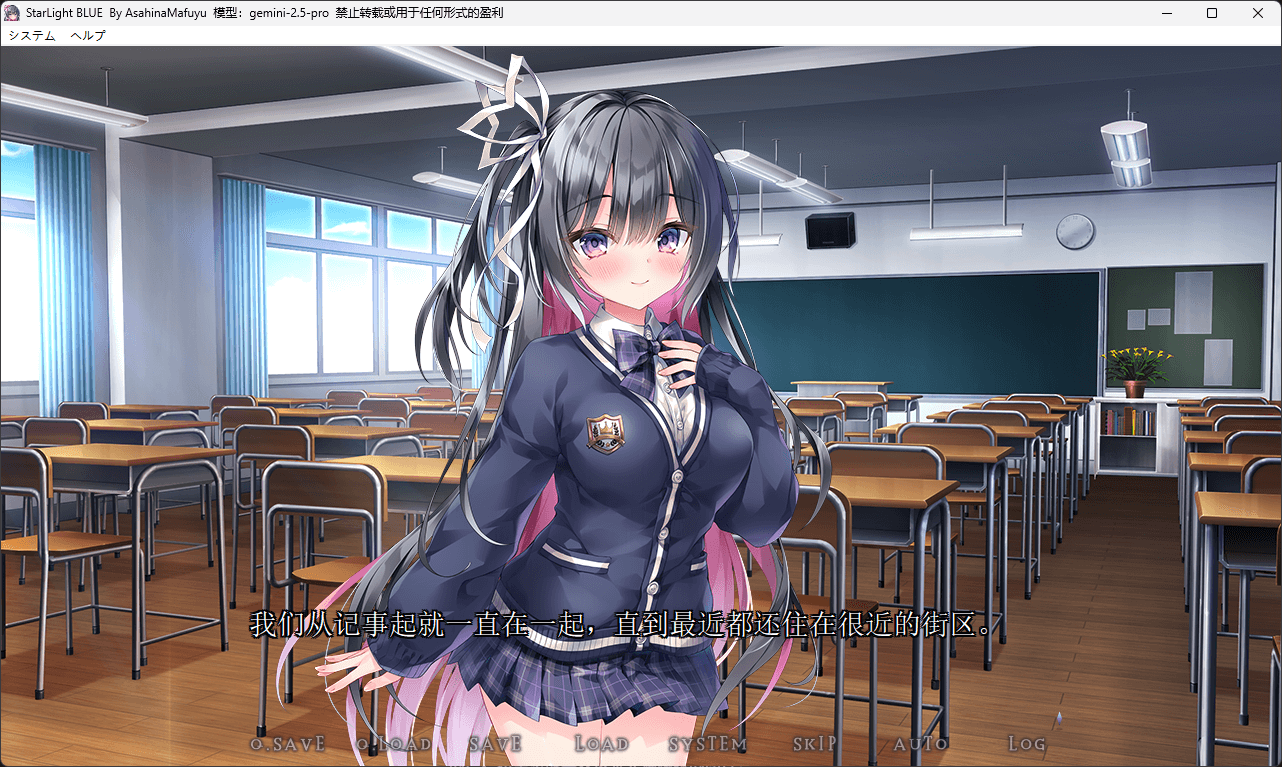
Task: Open the SYSTEM settings screen
Action: [x=708, y=743]
